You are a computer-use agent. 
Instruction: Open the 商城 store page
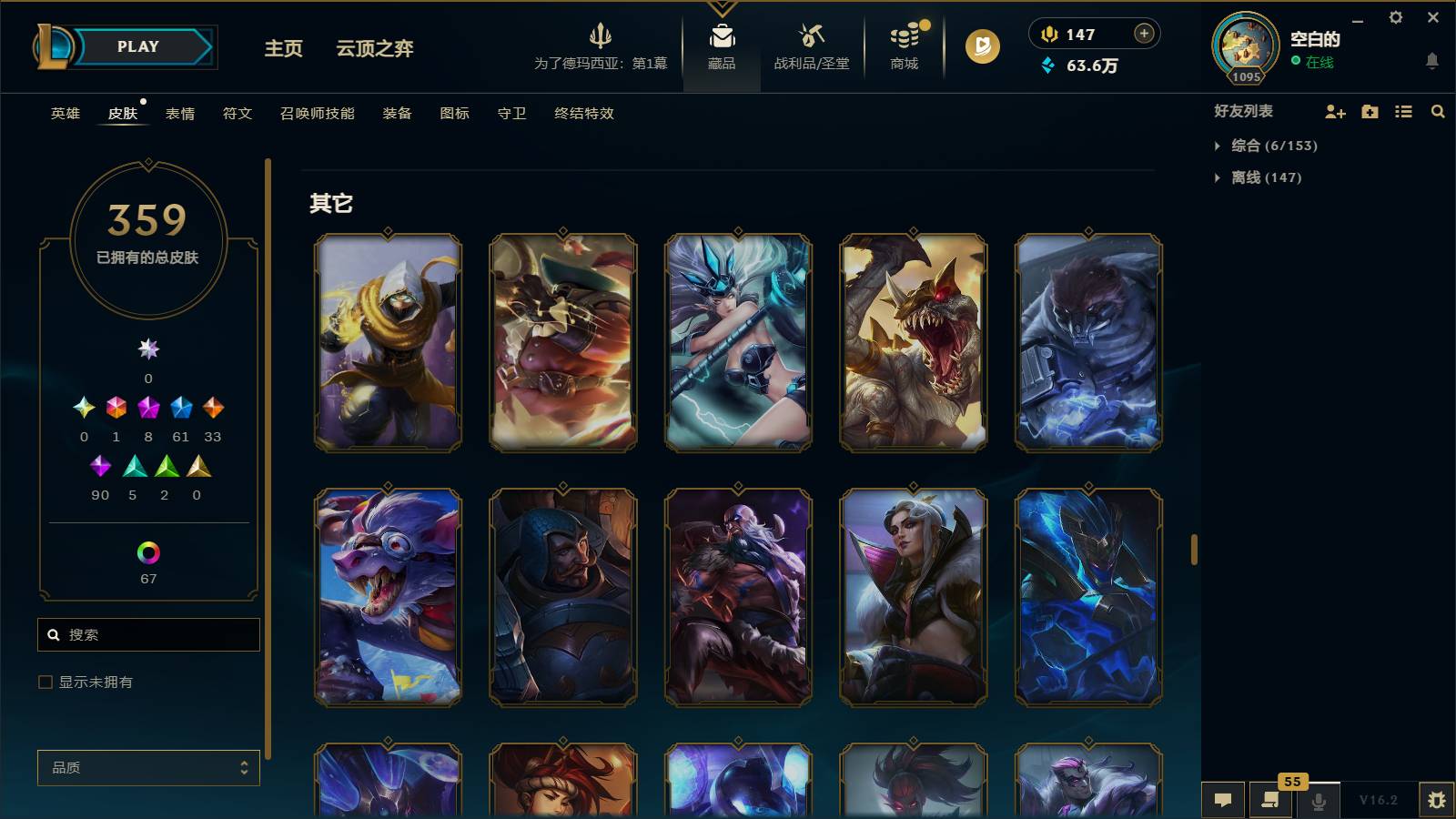pos(903,47)
